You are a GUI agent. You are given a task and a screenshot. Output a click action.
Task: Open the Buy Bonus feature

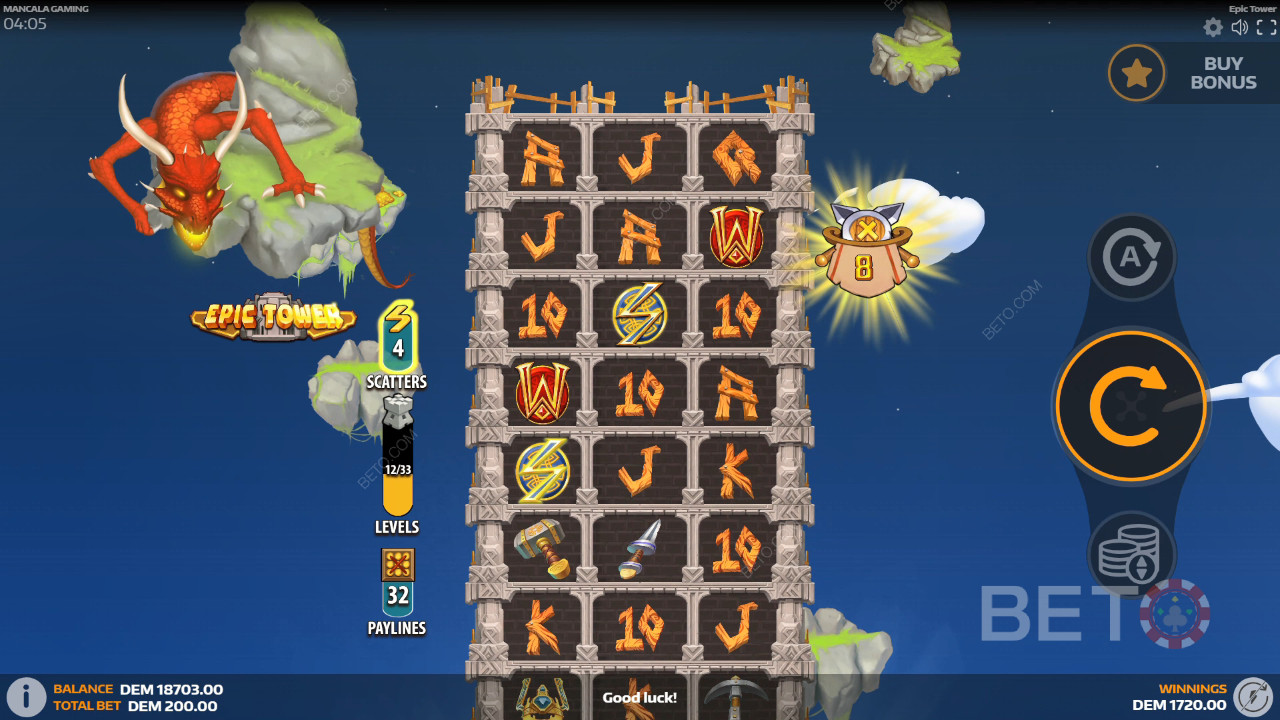[1189, 73]
